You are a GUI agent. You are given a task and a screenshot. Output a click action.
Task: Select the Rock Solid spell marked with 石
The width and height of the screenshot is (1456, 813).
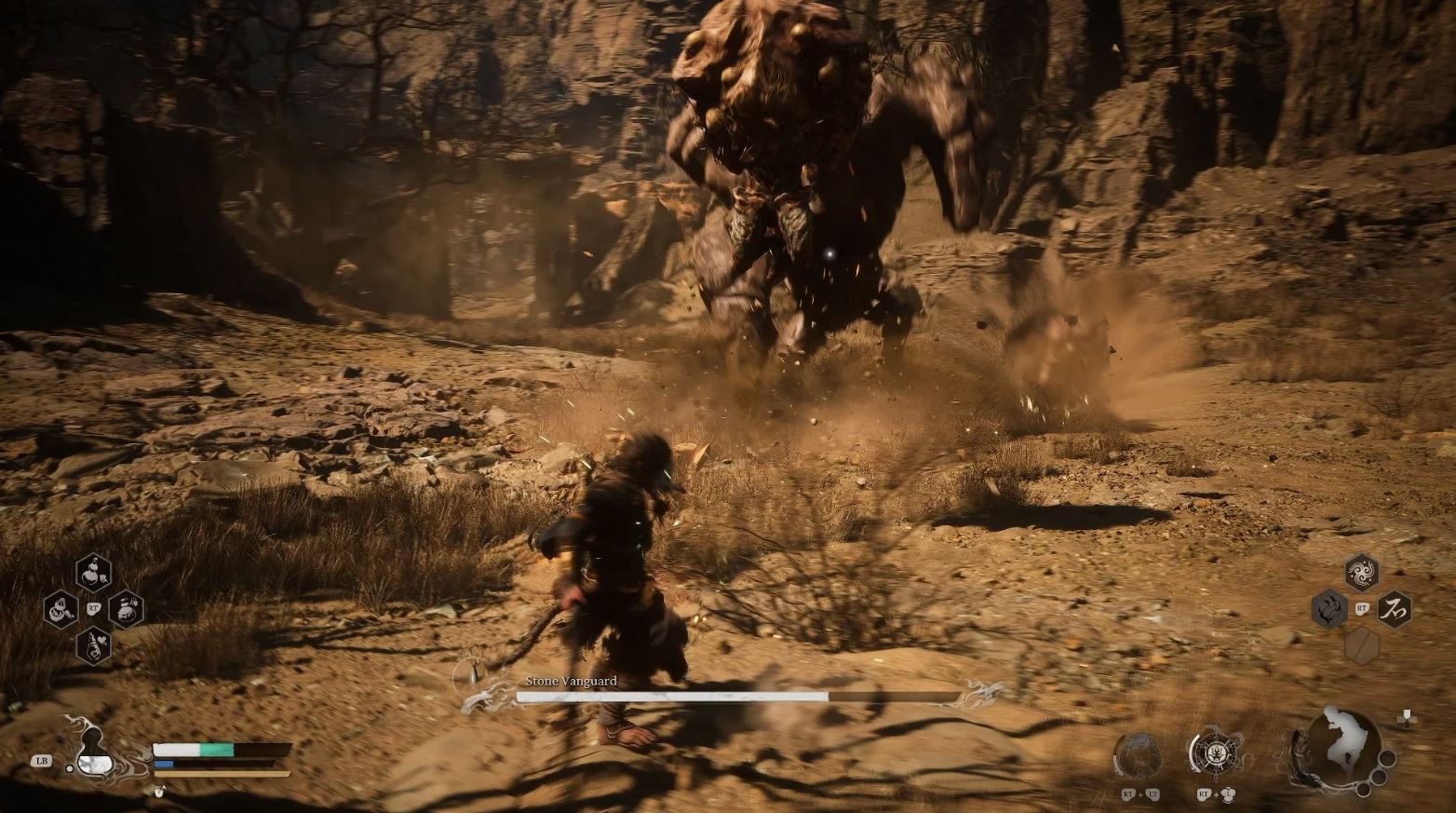pyautogui.click(x=1395, y=610)
